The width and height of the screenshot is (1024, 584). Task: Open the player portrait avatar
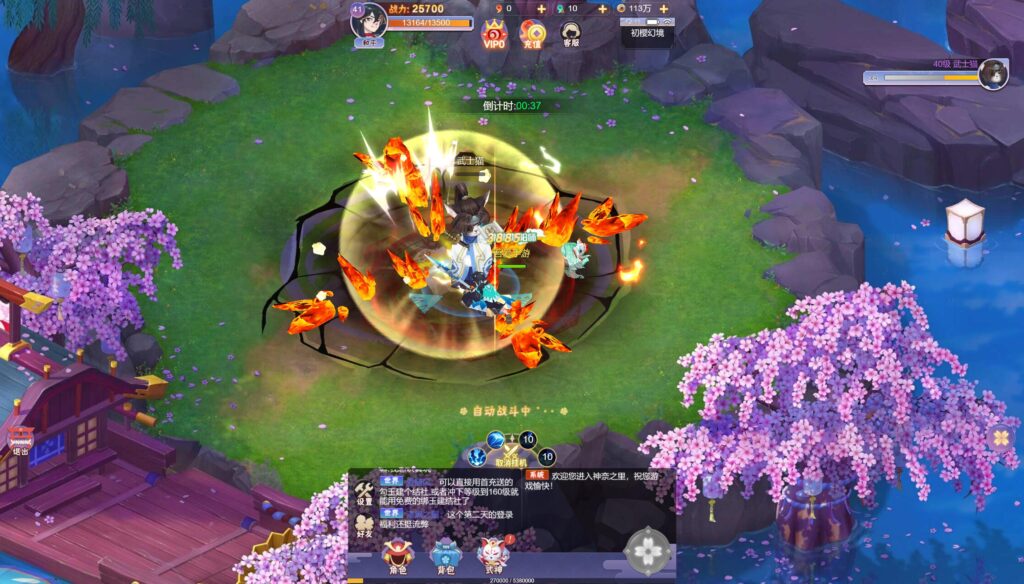coord(368,21)
